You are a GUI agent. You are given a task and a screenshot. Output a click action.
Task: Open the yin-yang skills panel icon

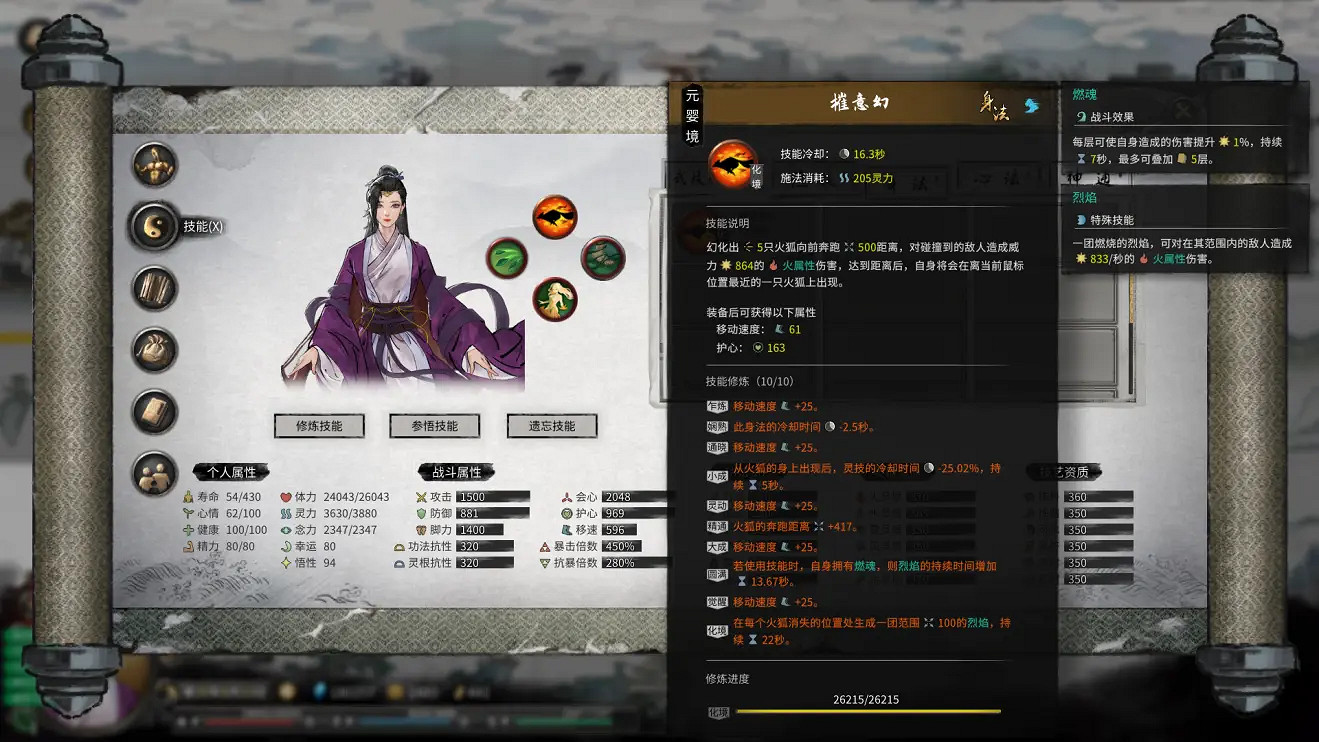155,225
